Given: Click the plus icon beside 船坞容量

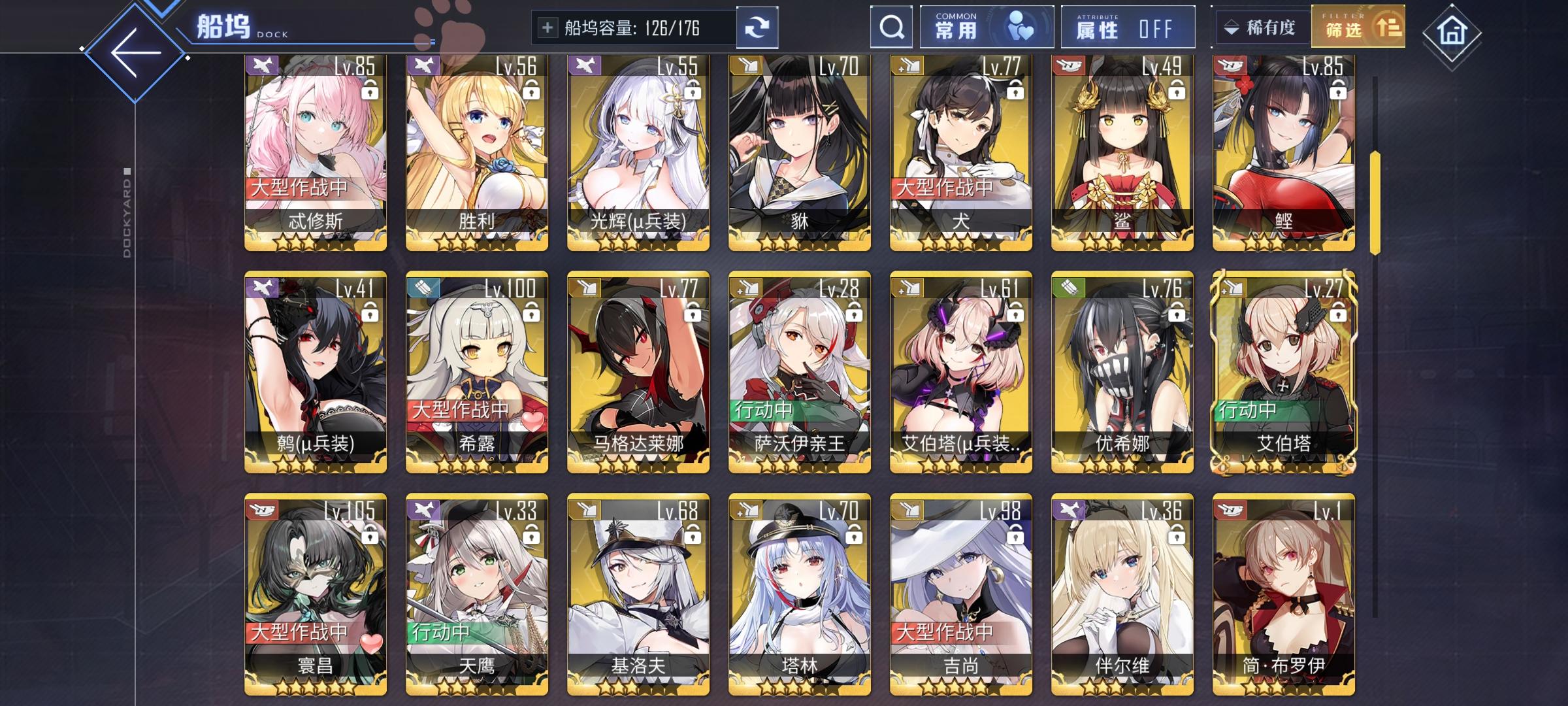Looking at the screenshot, I should click(547, 27).
